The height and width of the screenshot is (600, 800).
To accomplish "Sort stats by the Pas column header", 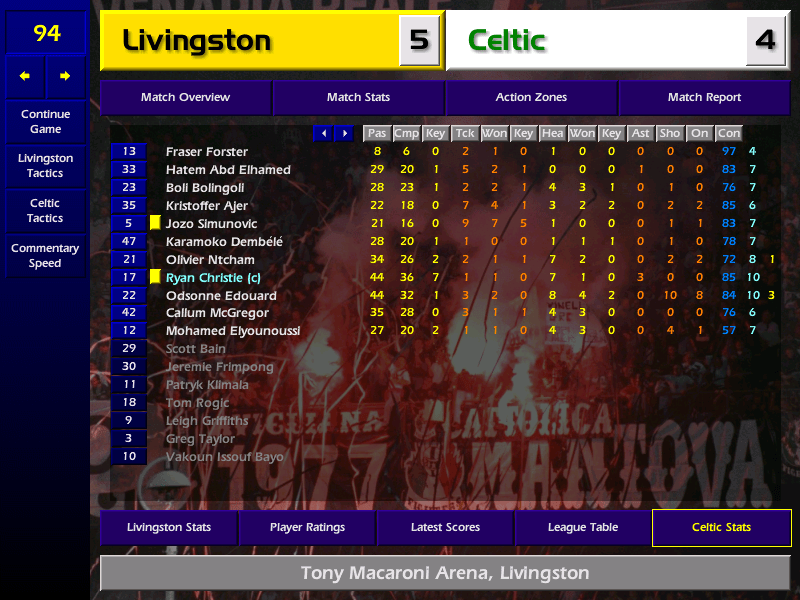I will click(x=376, y=133).
